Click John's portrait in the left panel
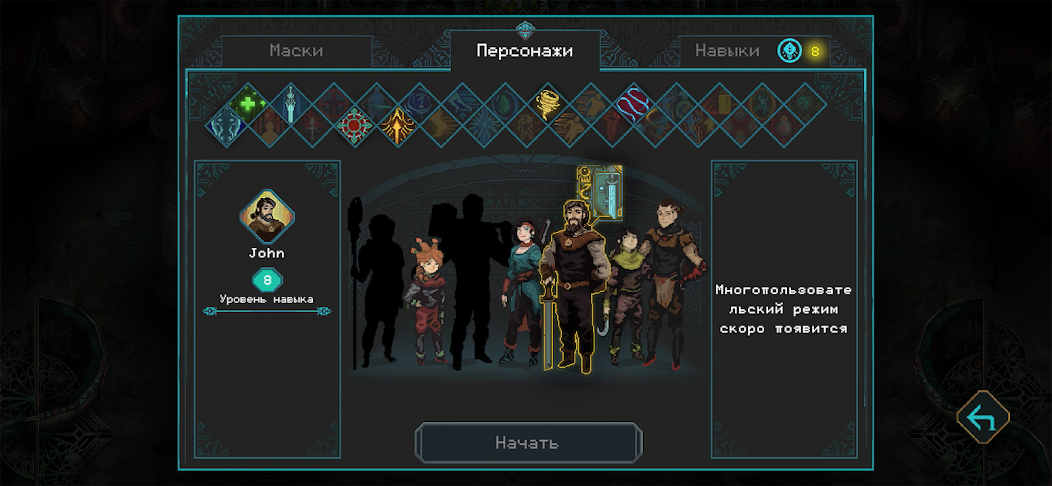Screen dimensions: 1052x486 point(267,216)
